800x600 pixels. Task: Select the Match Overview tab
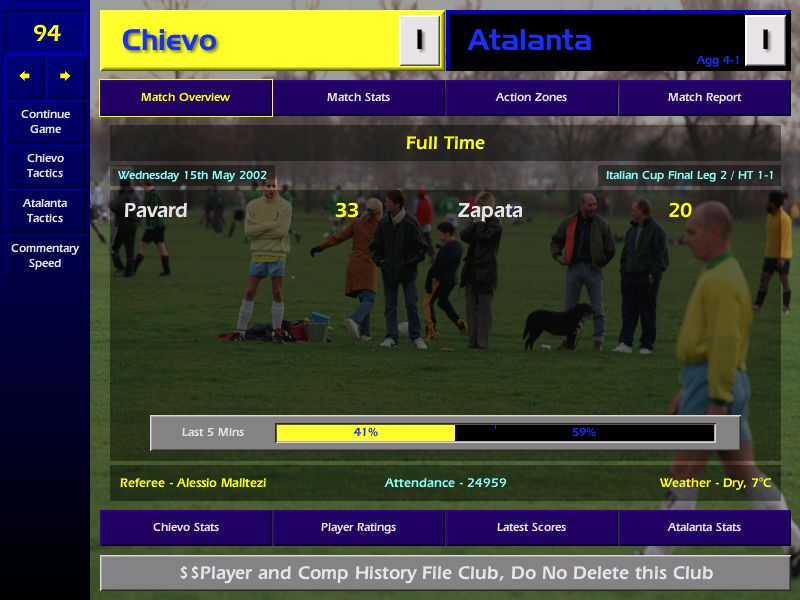[x=185, y=98]
